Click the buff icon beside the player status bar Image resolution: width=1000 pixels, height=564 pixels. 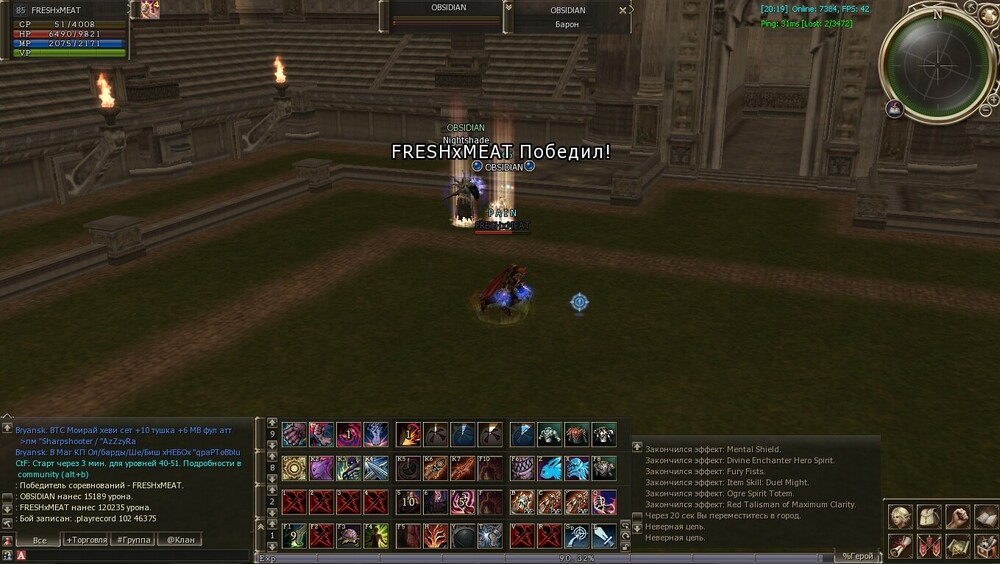click(x=150, y=10)
